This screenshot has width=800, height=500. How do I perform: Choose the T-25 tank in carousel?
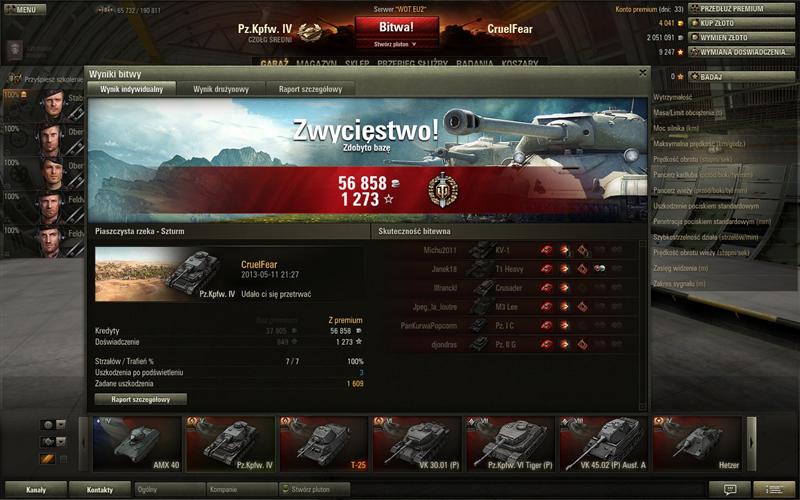323,443
